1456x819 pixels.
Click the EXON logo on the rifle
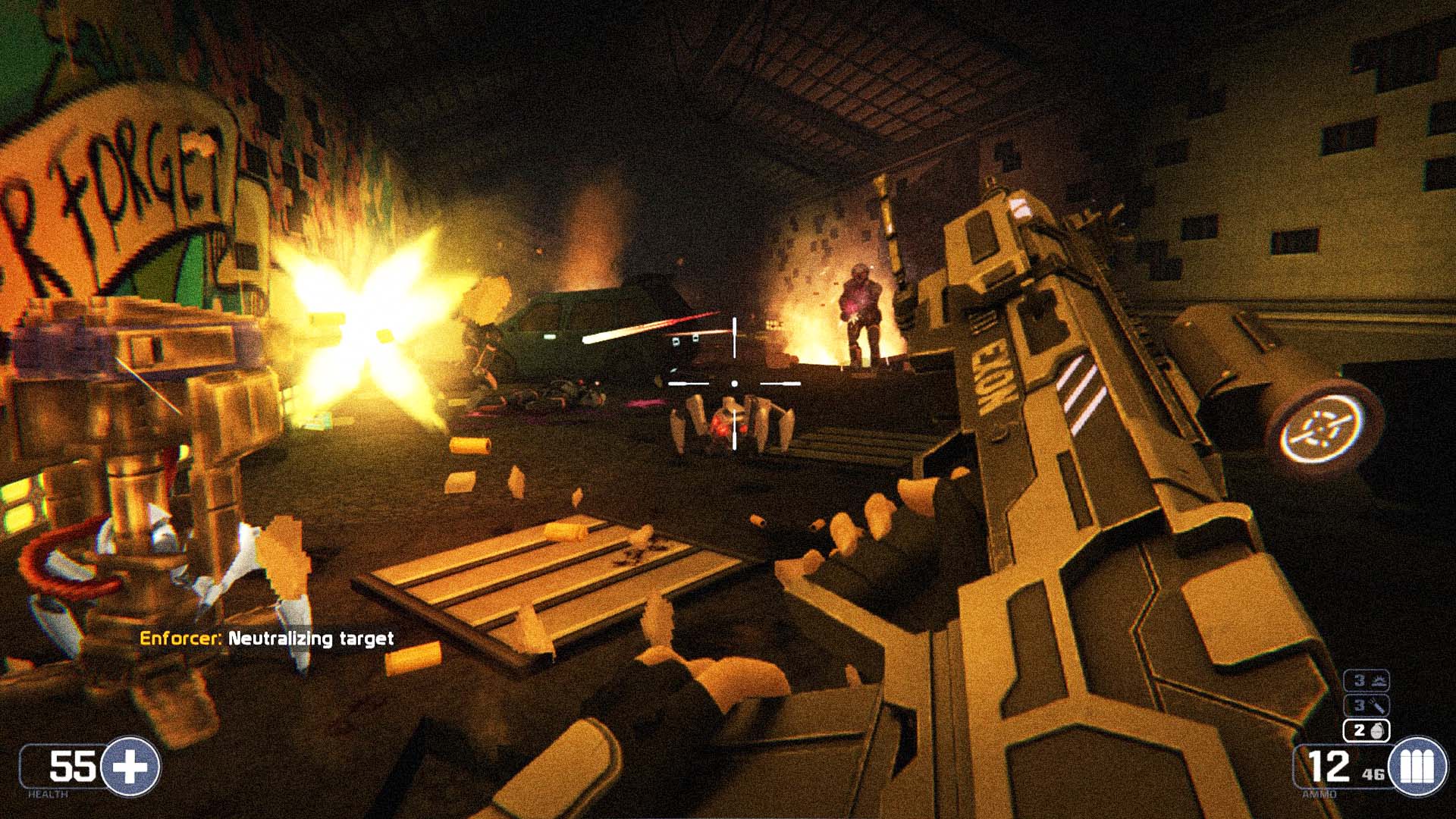(x=995, y=374)
